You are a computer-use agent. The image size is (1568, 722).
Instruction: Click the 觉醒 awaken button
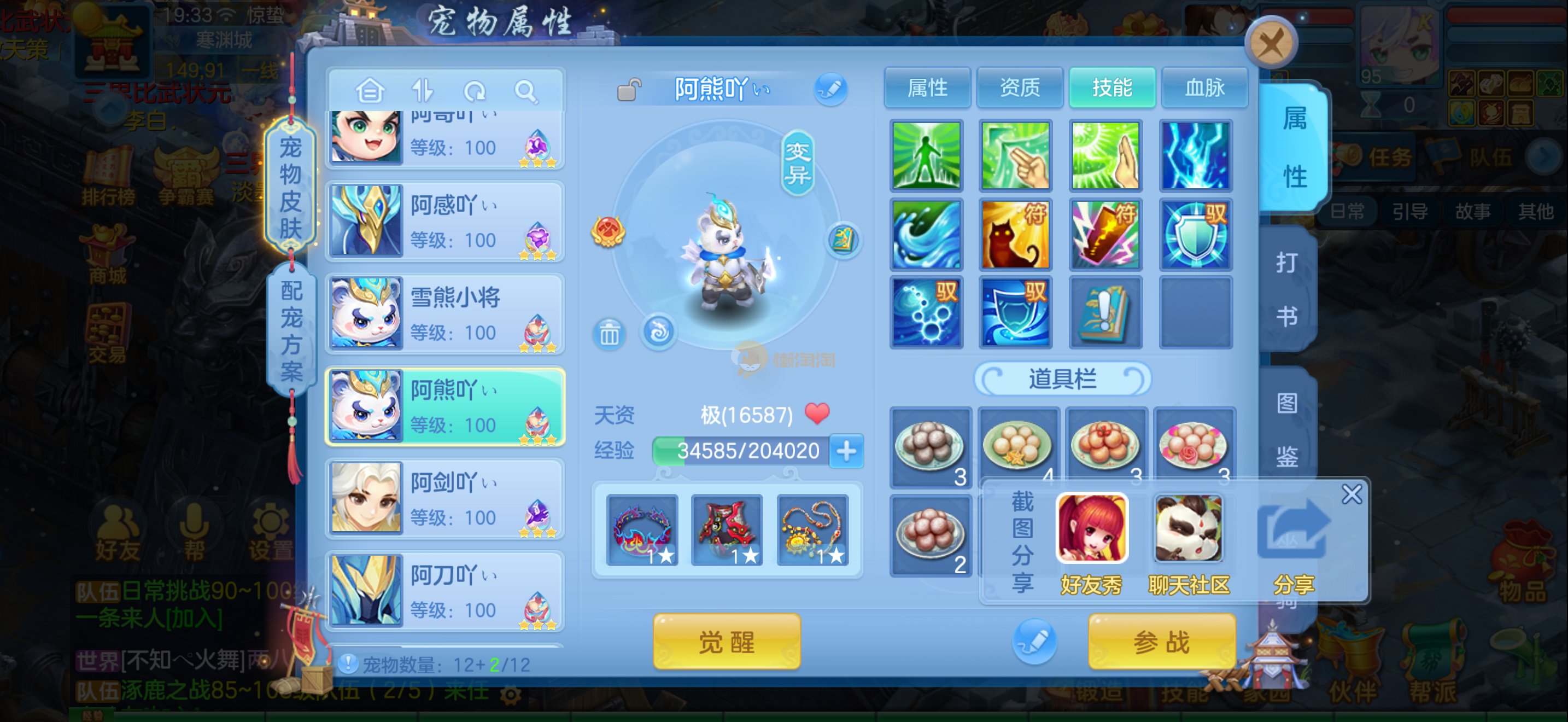(x=726, y=642)
